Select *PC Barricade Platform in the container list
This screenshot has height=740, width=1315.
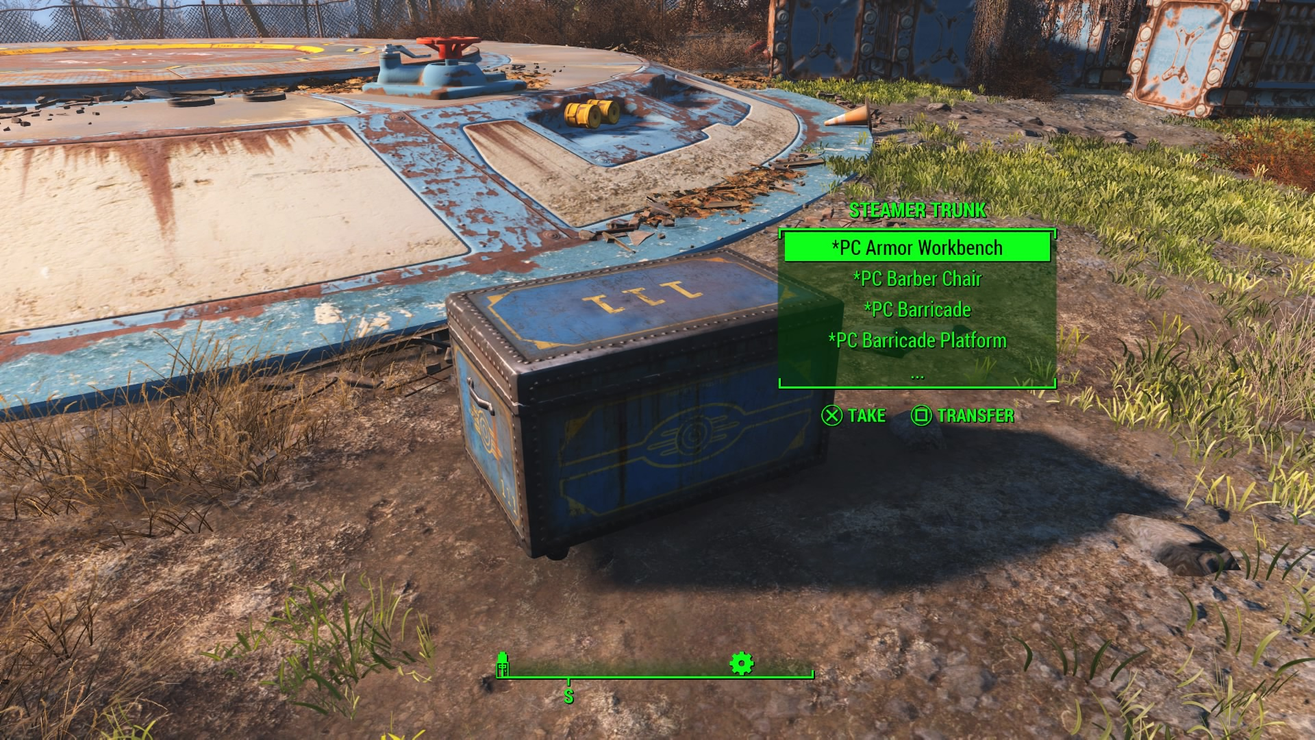[917, 340]
